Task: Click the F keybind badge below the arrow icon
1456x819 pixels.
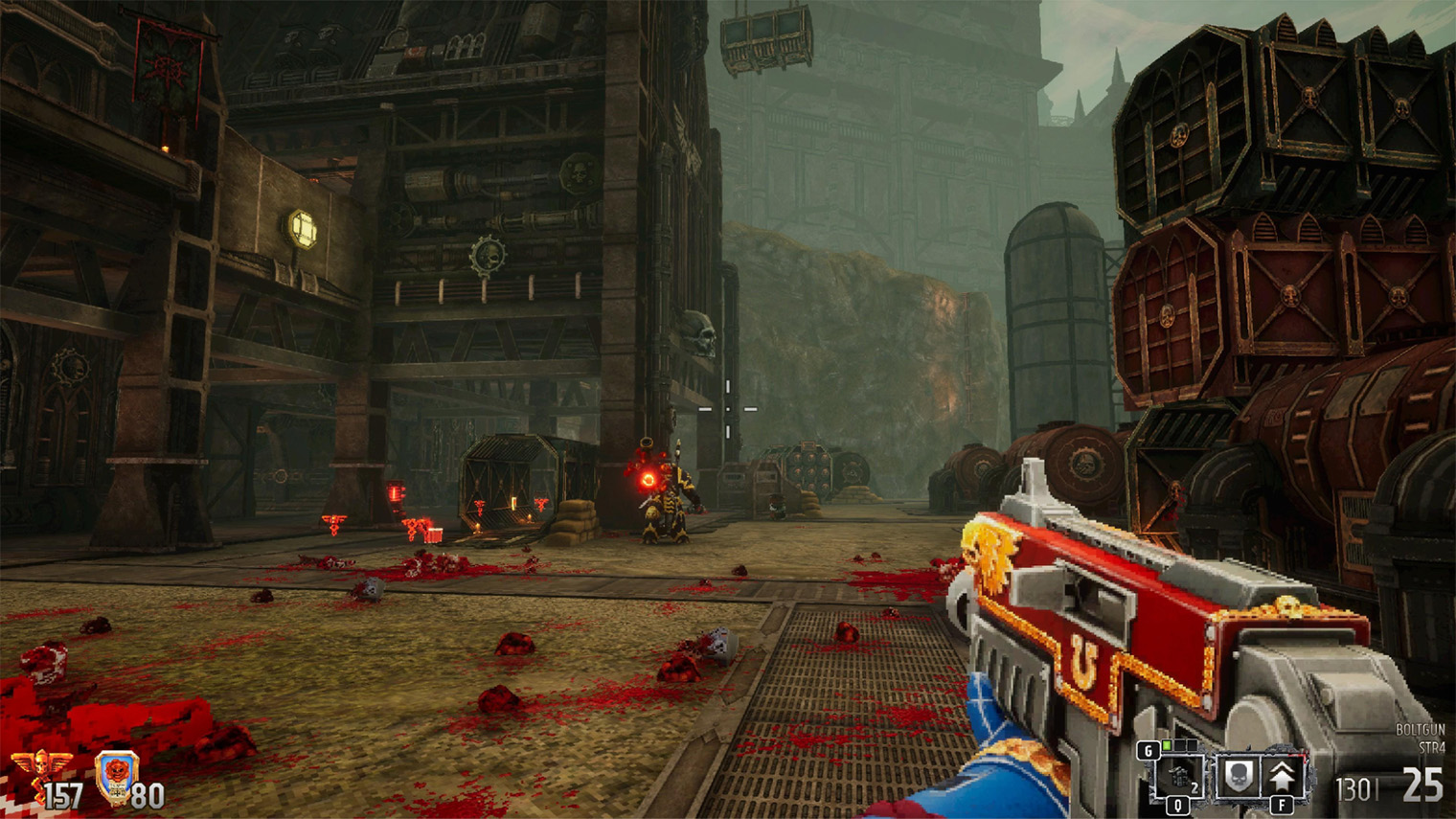Action: point(1282,805)
